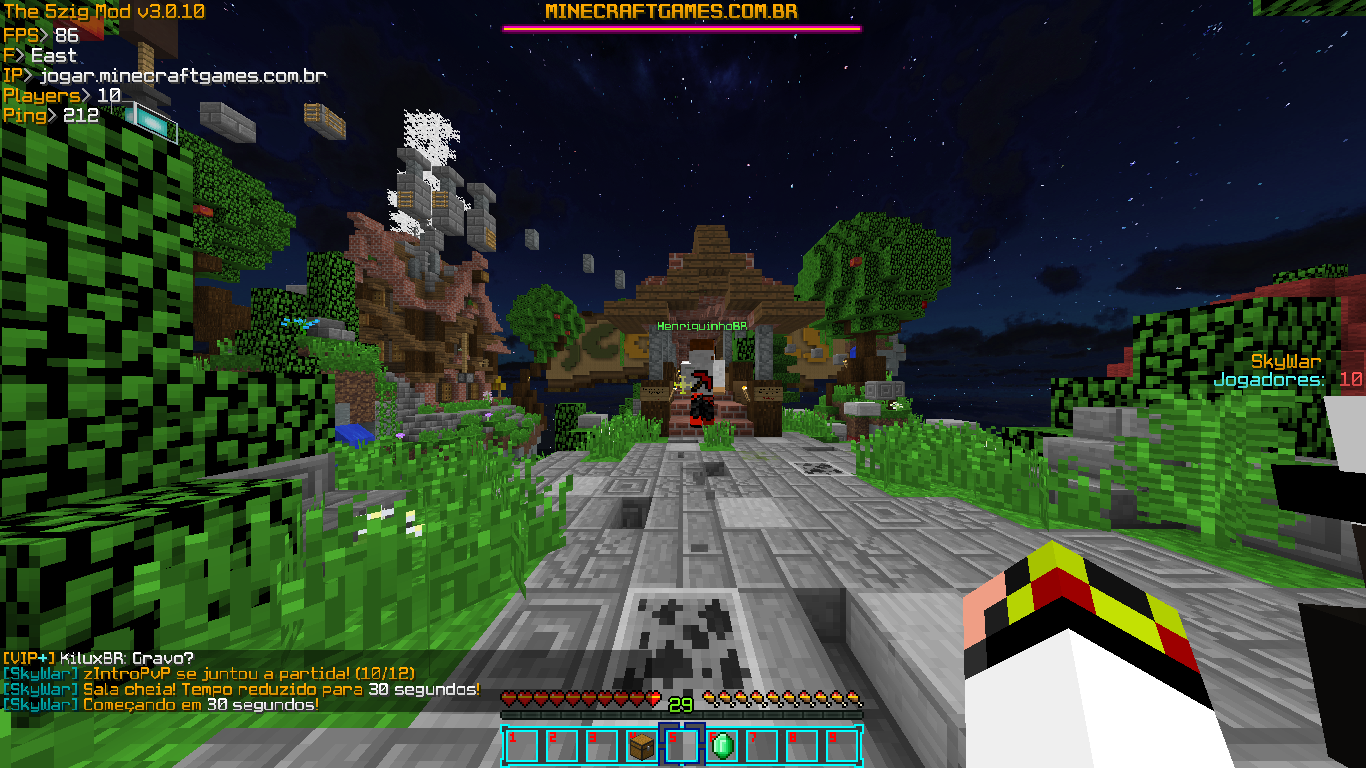Choose hotbar slot numbered 1
Screen dimensions: 1366x768
(522, 746)
